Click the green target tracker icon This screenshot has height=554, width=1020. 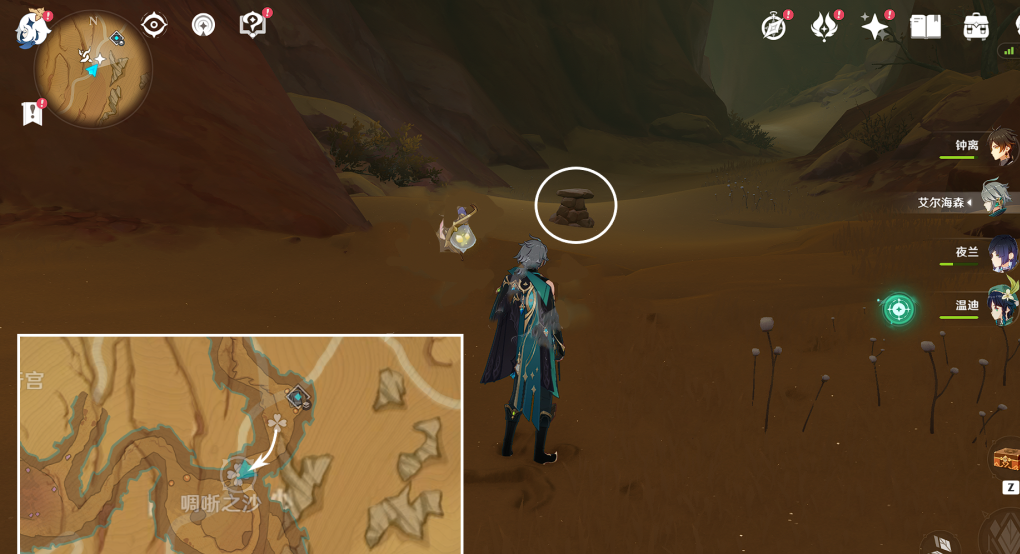(898, 309)
